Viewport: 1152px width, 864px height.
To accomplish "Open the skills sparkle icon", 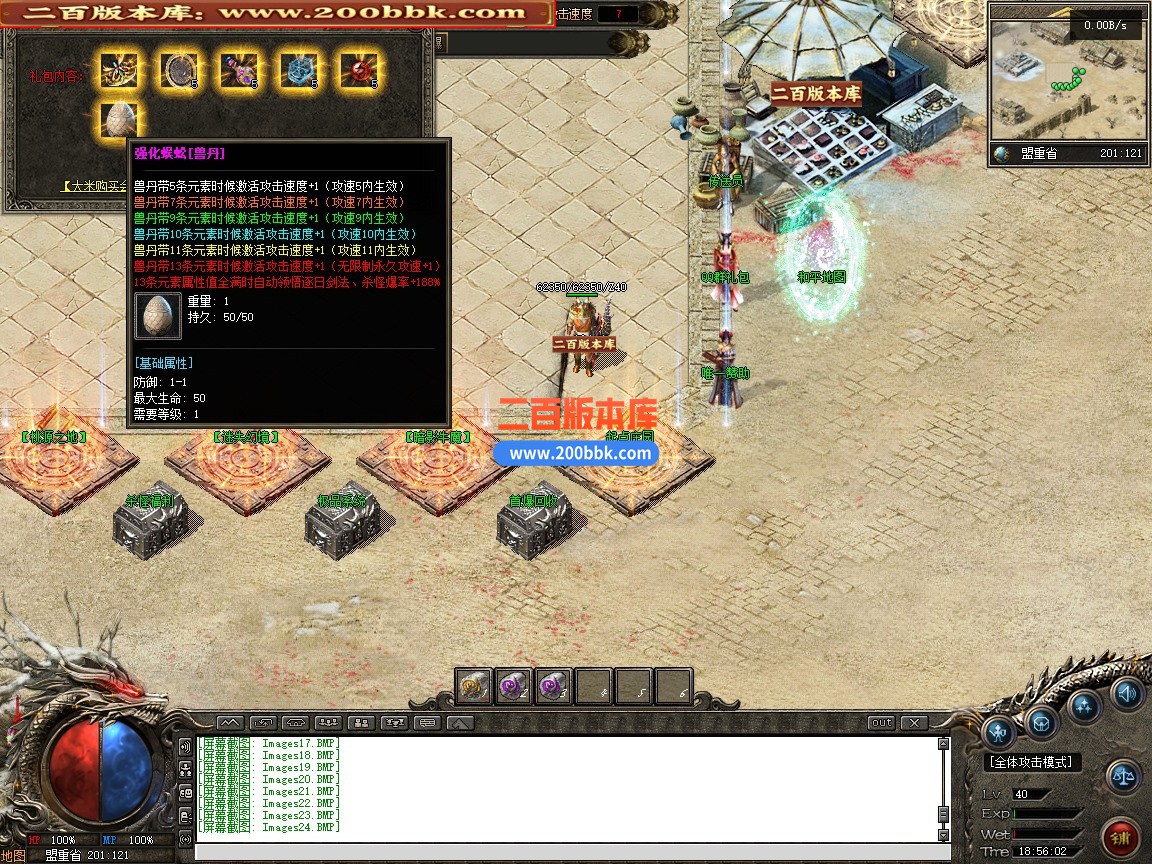I will (x=1085, y=705).
